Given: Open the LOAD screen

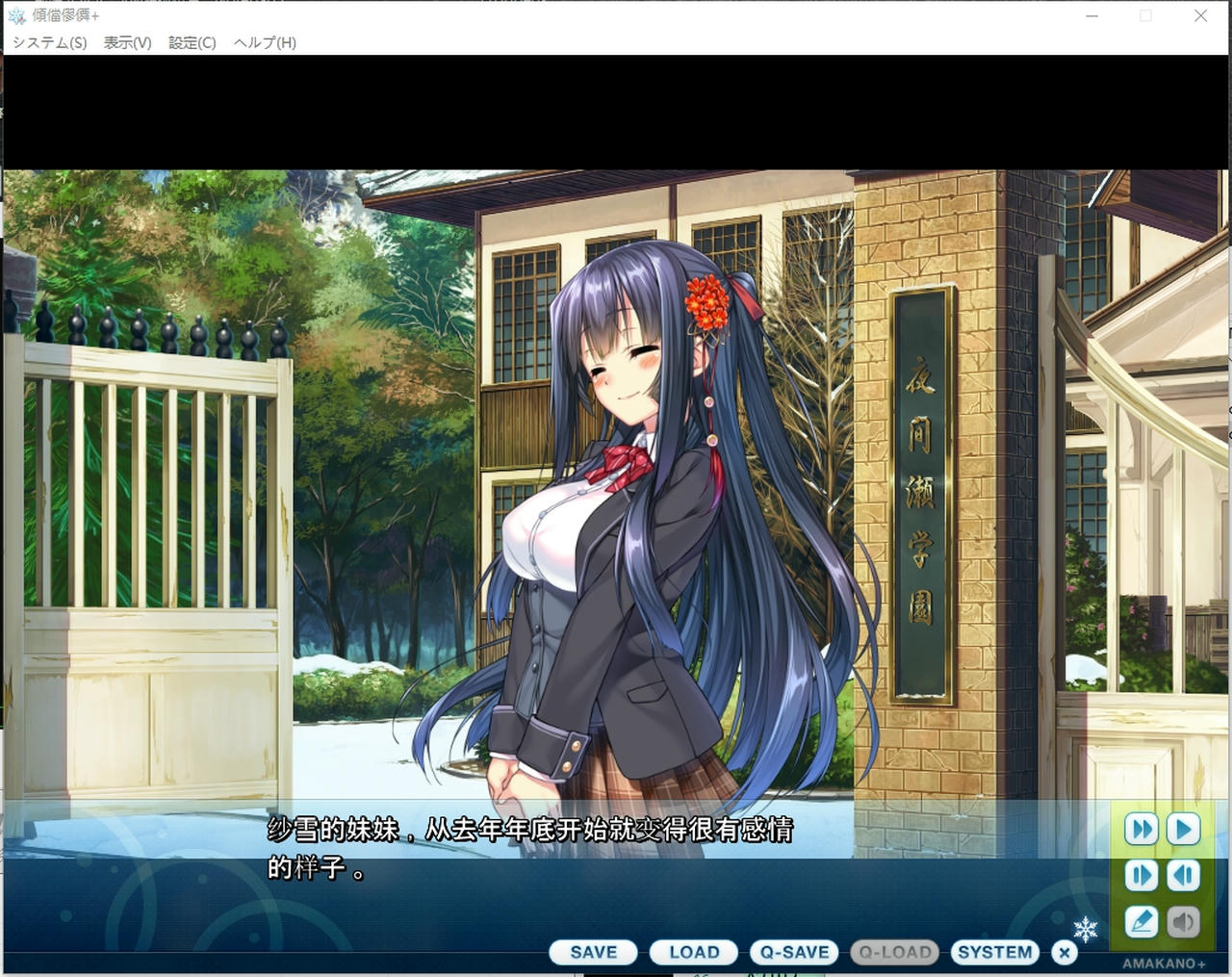Looking at the screenshot, I should coord(693,952).
